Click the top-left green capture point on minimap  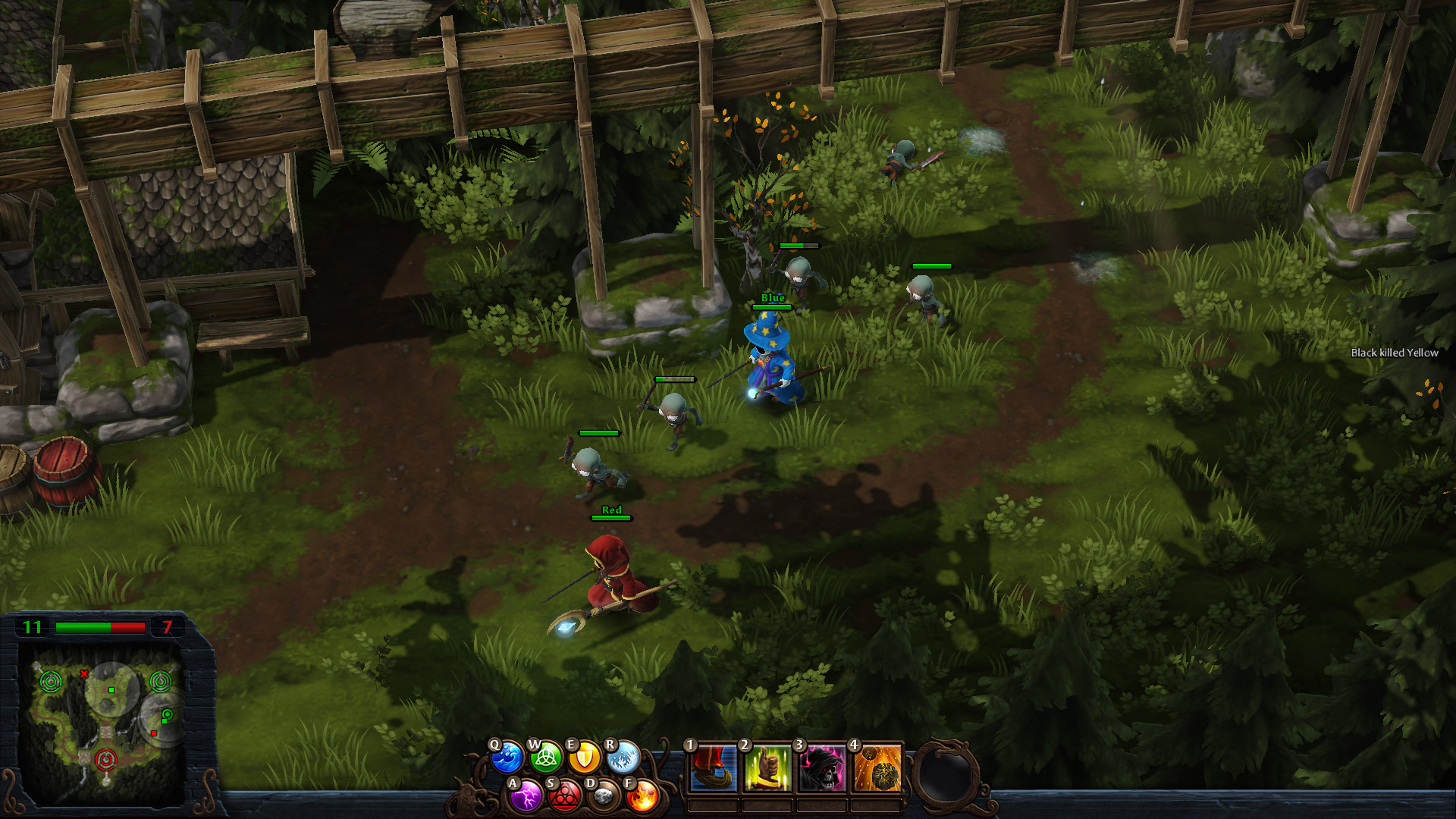click(x=51, y=682)
